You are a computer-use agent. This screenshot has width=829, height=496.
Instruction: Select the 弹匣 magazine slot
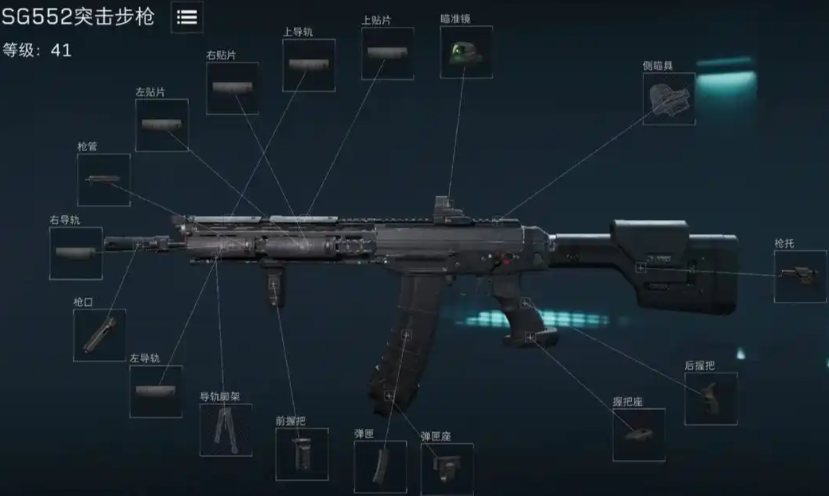[x=380, y=467]
